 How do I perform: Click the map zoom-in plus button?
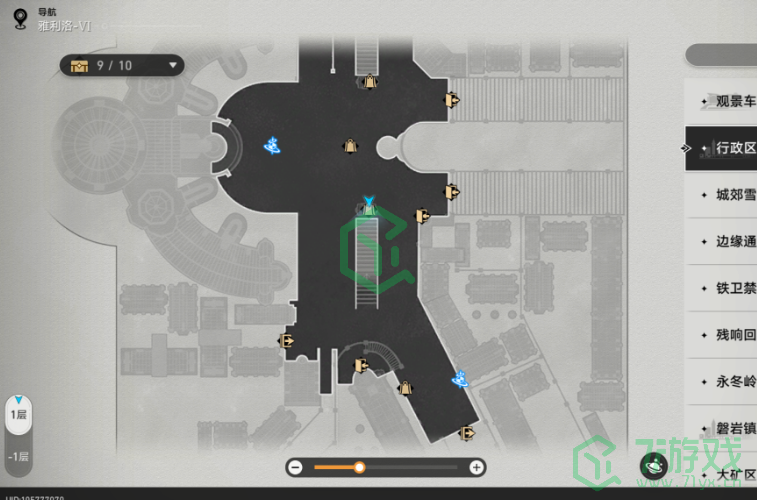[x=477, y=467]
